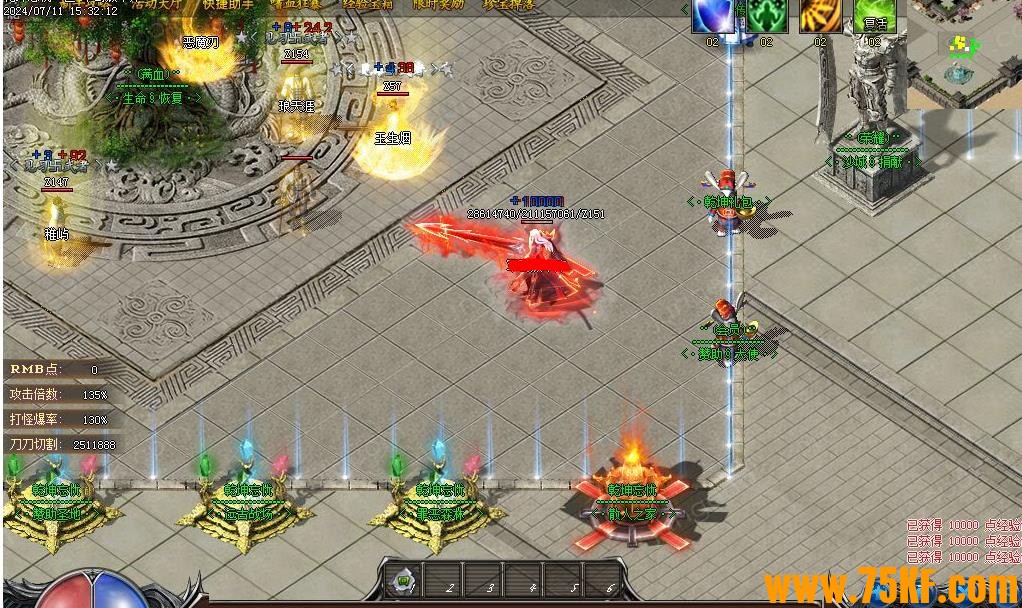Click the 复活 revive skill icon

[x=875, y=17]
